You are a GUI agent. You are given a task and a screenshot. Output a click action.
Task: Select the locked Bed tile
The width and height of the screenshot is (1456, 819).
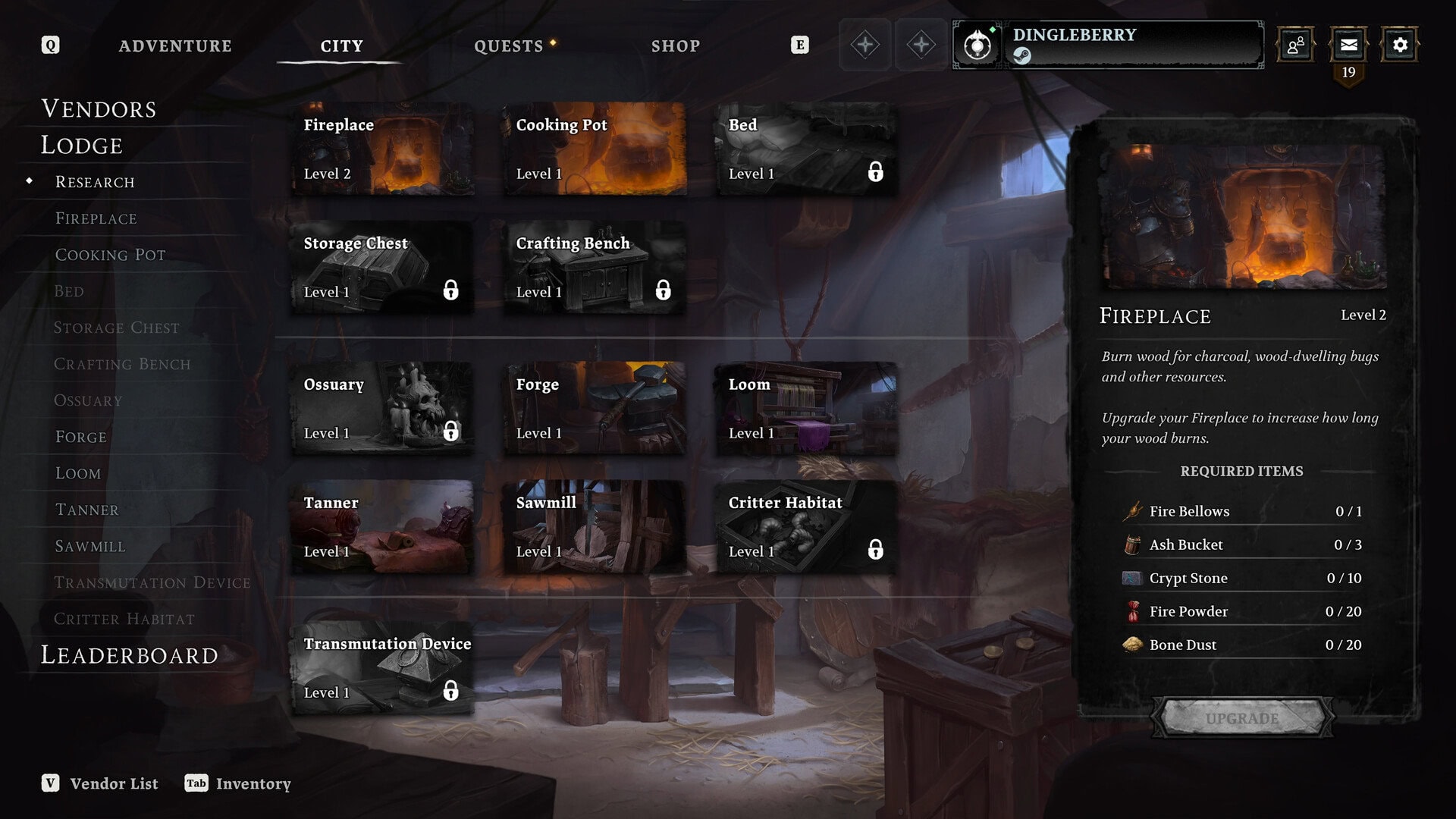(806, 149)
